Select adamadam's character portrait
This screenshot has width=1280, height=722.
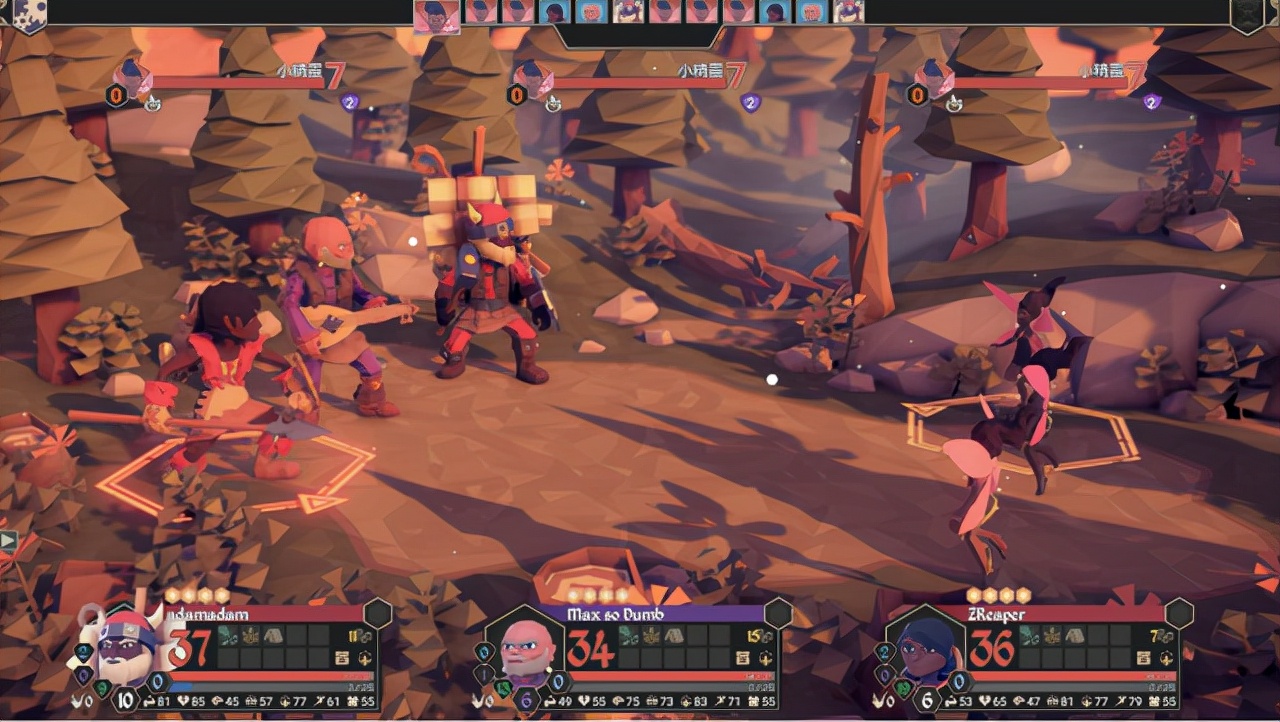(x=127, y=645)
